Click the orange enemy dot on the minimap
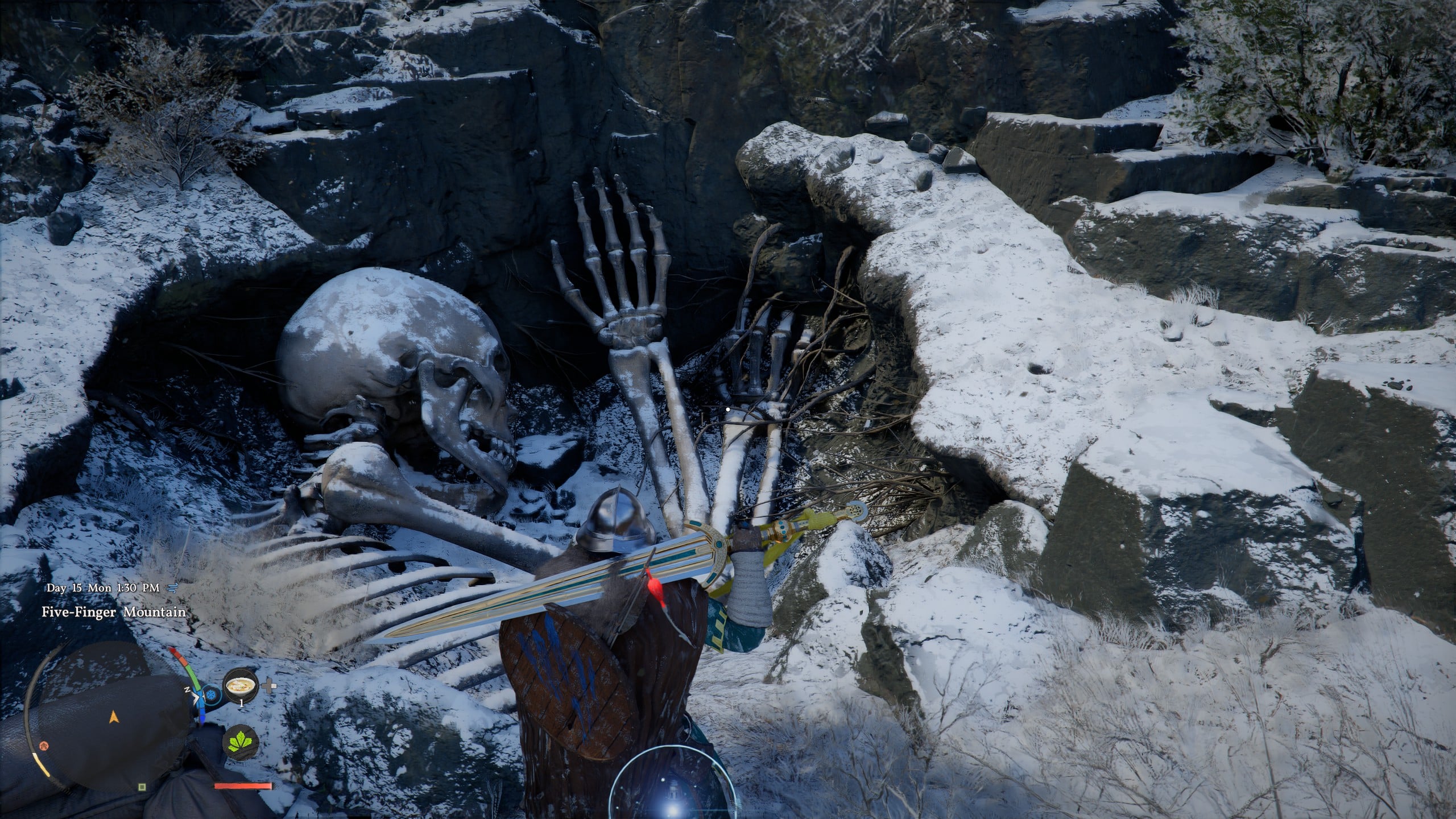Image resolution: width=1456 pixels, height=819 pixels. coord(44,746)
